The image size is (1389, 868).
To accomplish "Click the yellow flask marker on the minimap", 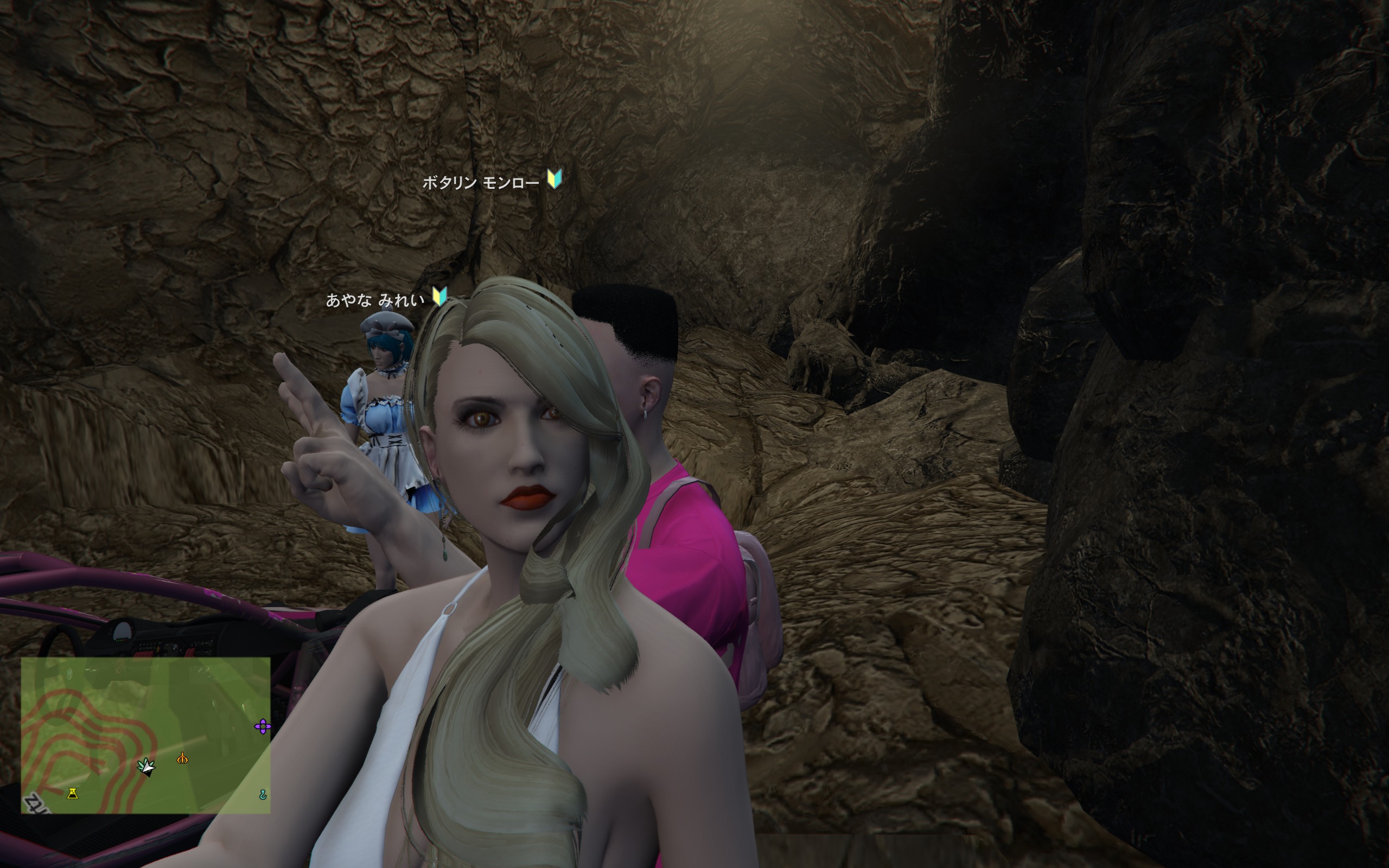I will click(72, 793).
